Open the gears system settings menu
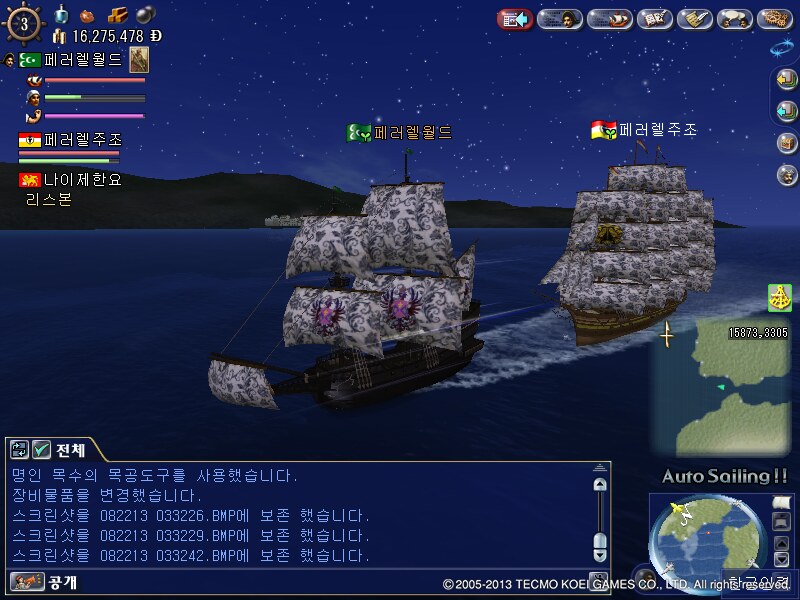The width and height of the screenshot is (800, 600). point(776,19)
